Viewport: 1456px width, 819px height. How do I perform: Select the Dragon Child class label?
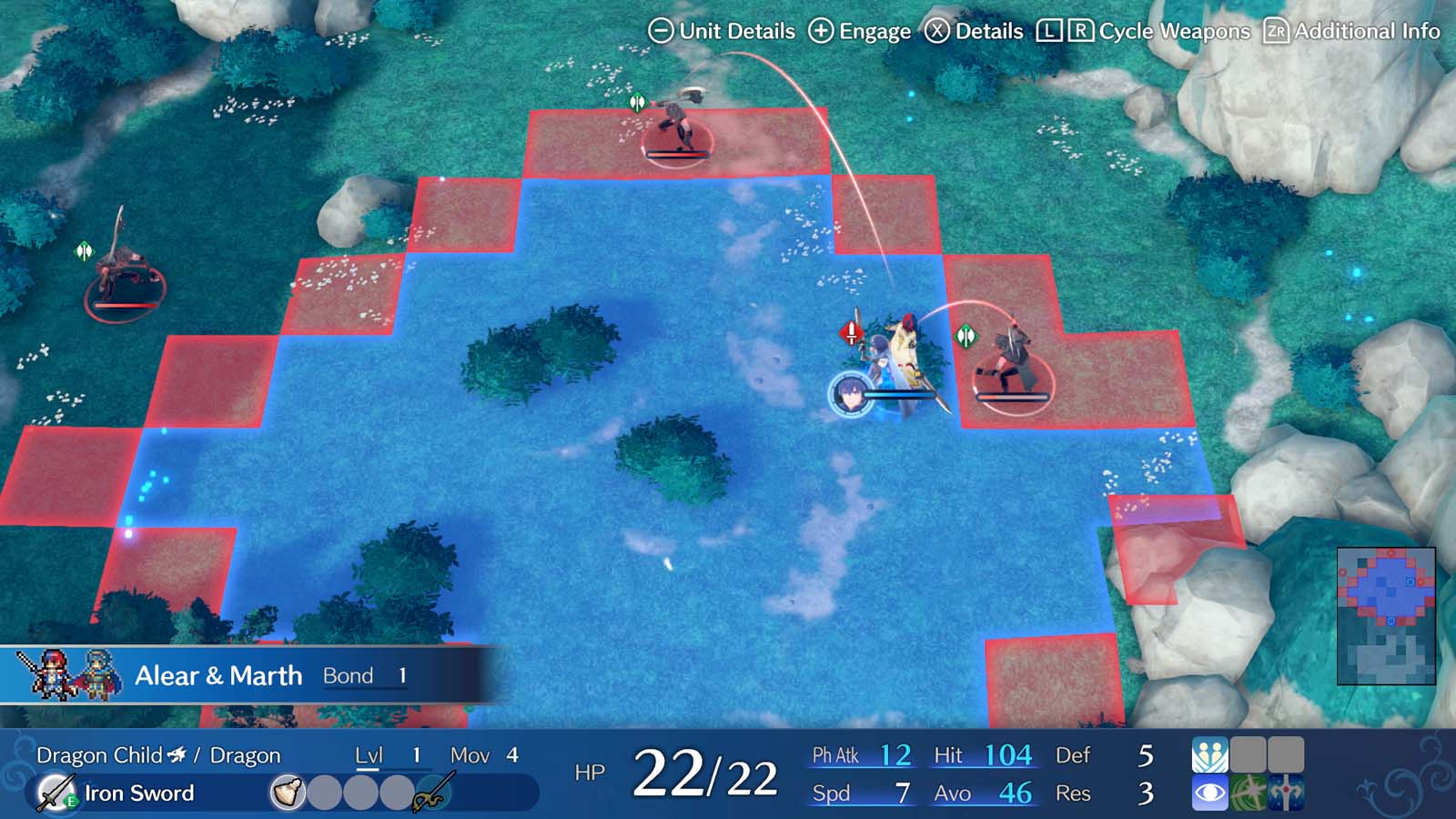100,755
